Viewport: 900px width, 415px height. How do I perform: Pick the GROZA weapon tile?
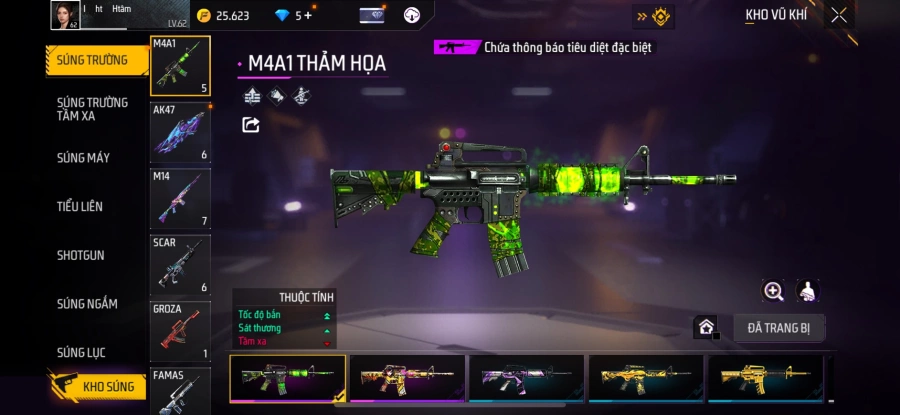click(x=180, y=331)
